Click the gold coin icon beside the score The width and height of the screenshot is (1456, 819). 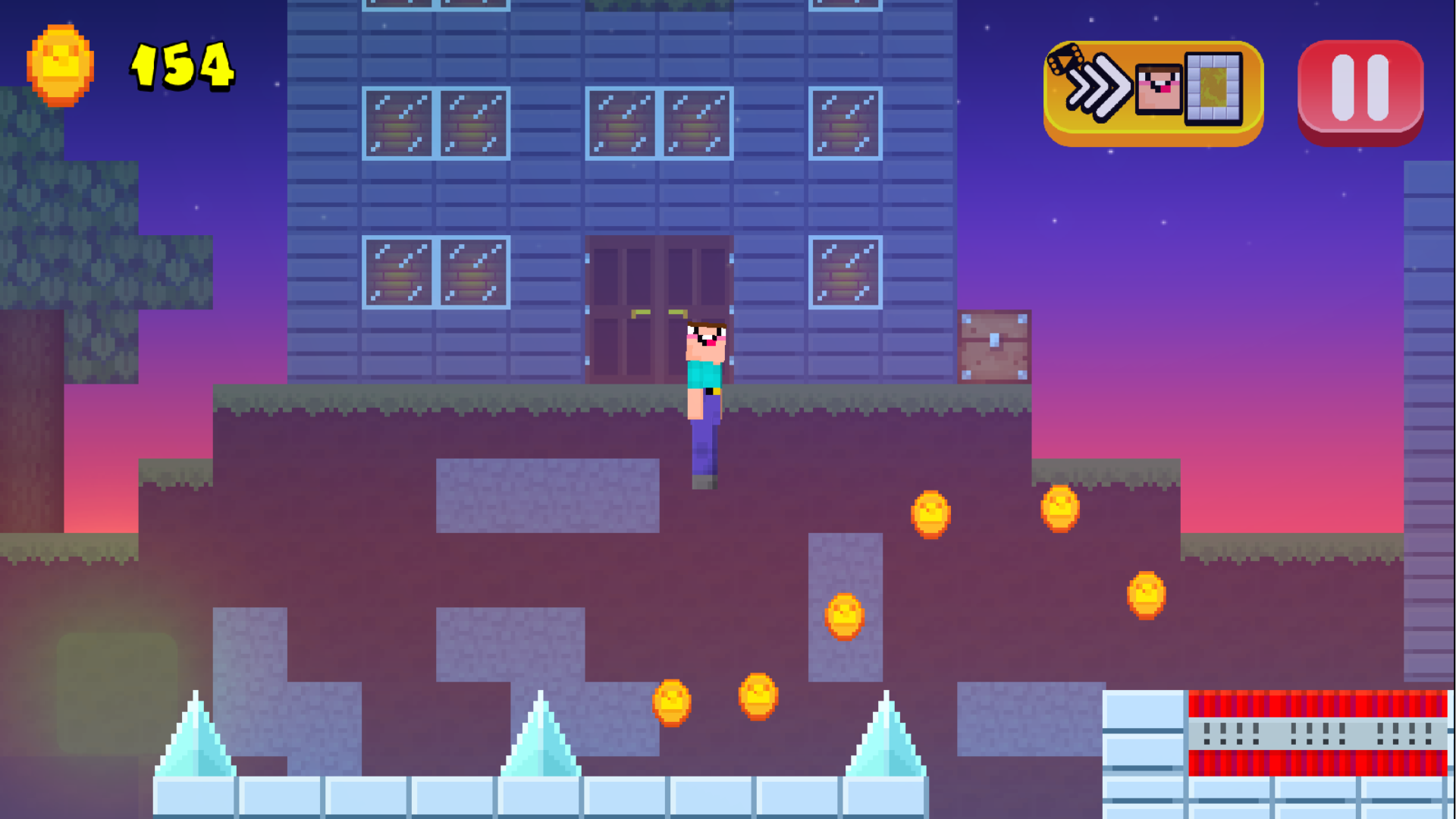pyautogui.click(x=59, y=64)
